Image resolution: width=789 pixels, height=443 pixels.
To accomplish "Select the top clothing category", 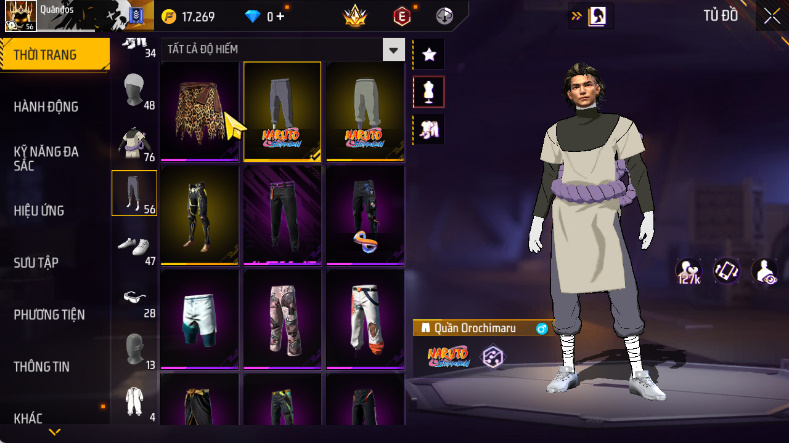I will (x=133, y=142).
